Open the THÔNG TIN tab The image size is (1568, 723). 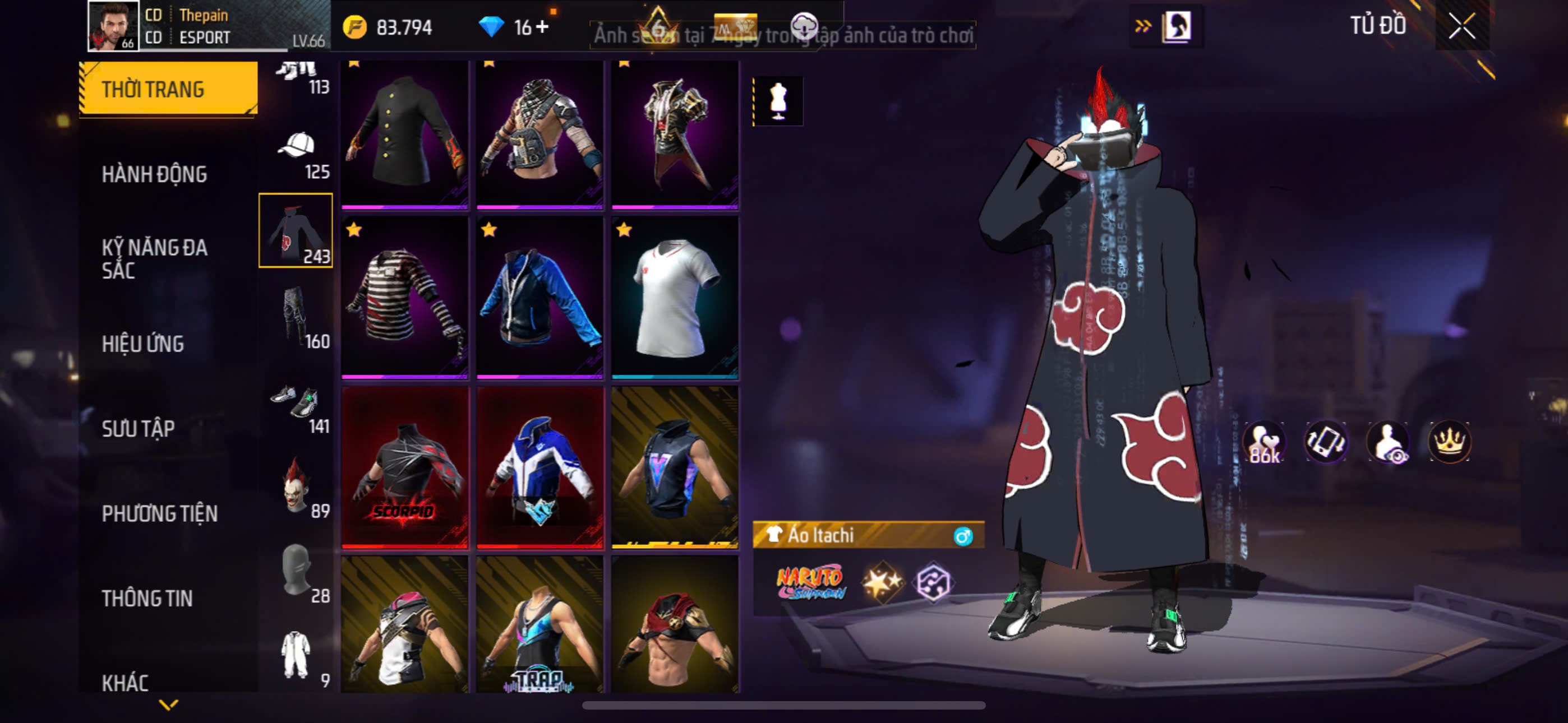point(147,598)
